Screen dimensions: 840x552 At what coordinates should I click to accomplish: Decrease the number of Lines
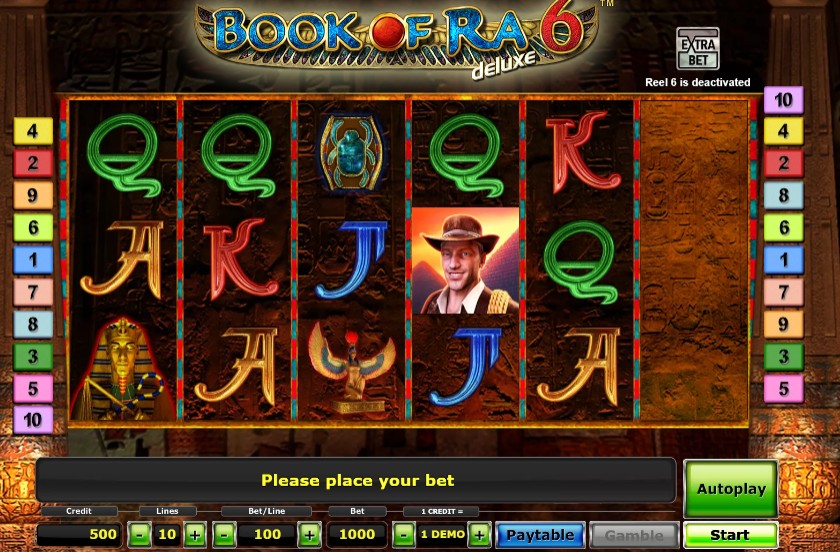point(140,535)
